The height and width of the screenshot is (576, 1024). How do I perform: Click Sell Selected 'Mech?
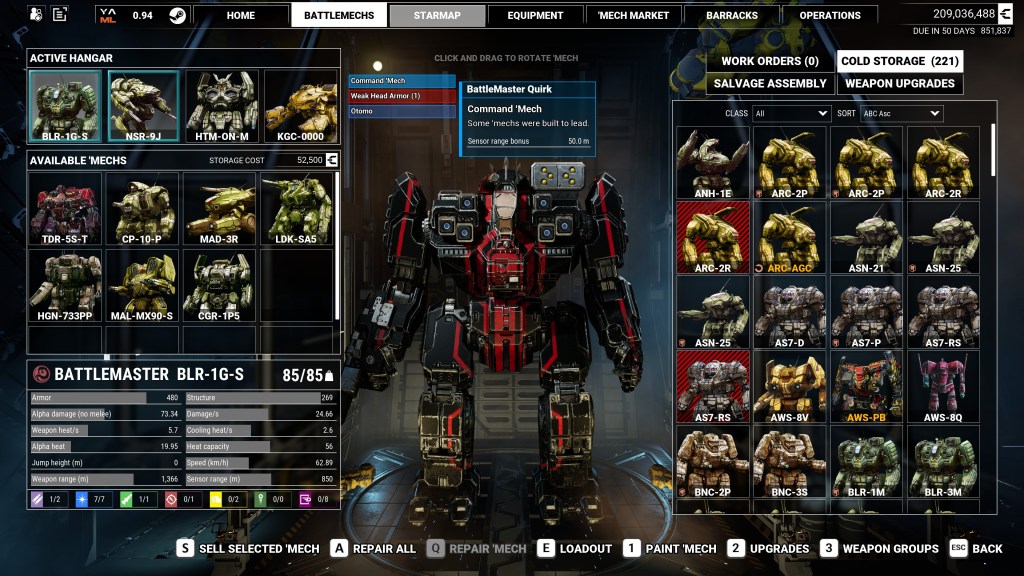tap(249, 548)
